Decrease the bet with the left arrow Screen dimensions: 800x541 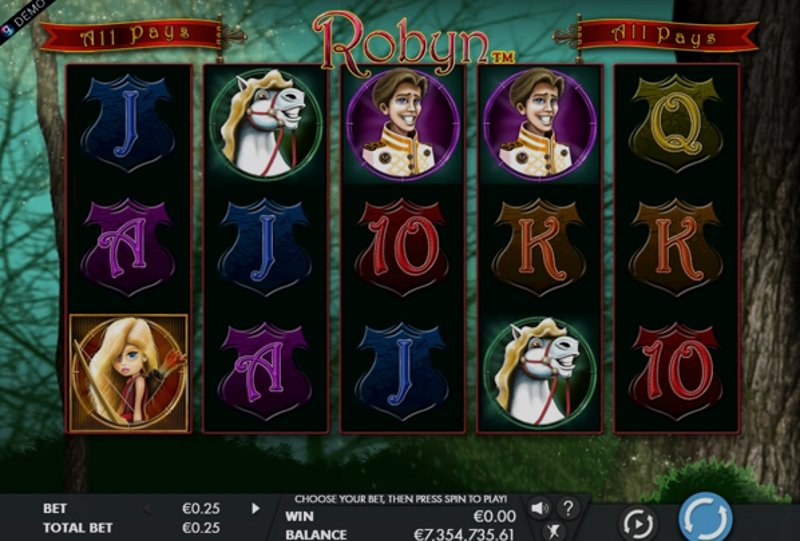coord(147,508)
